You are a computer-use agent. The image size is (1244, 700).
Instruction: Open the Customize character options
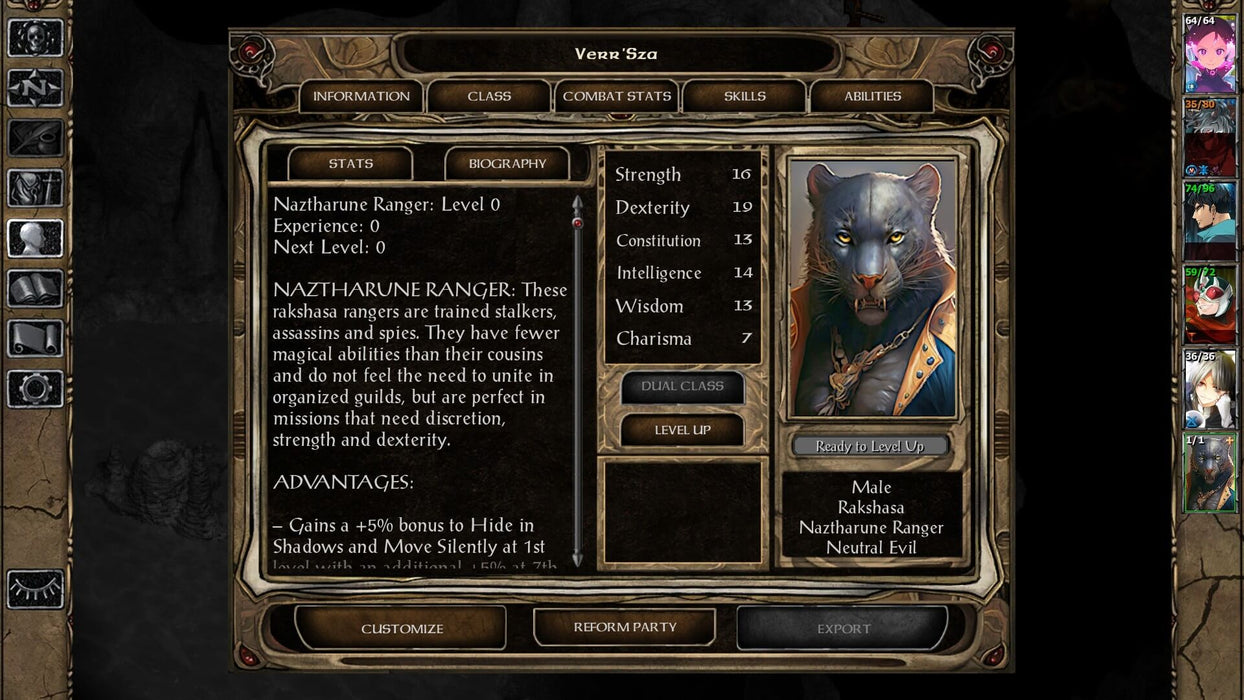coord(402,628)
